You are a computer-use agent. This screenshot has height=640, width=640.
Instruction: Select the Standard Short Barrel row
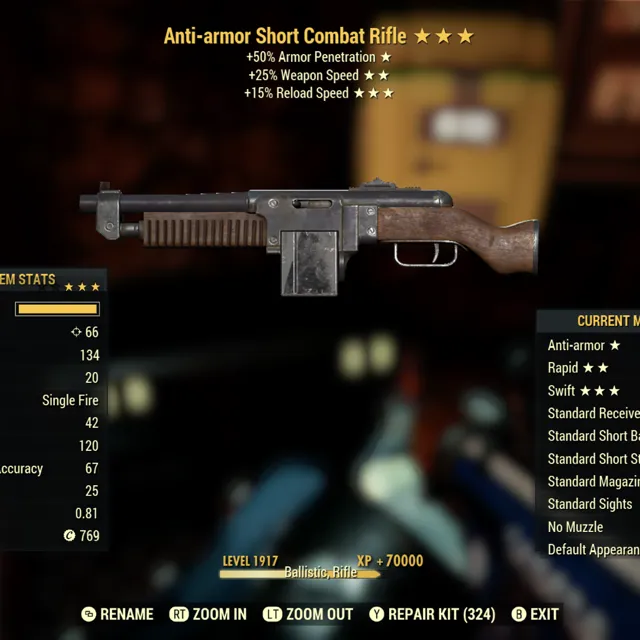pyautogui.click(x=593, y=436)
